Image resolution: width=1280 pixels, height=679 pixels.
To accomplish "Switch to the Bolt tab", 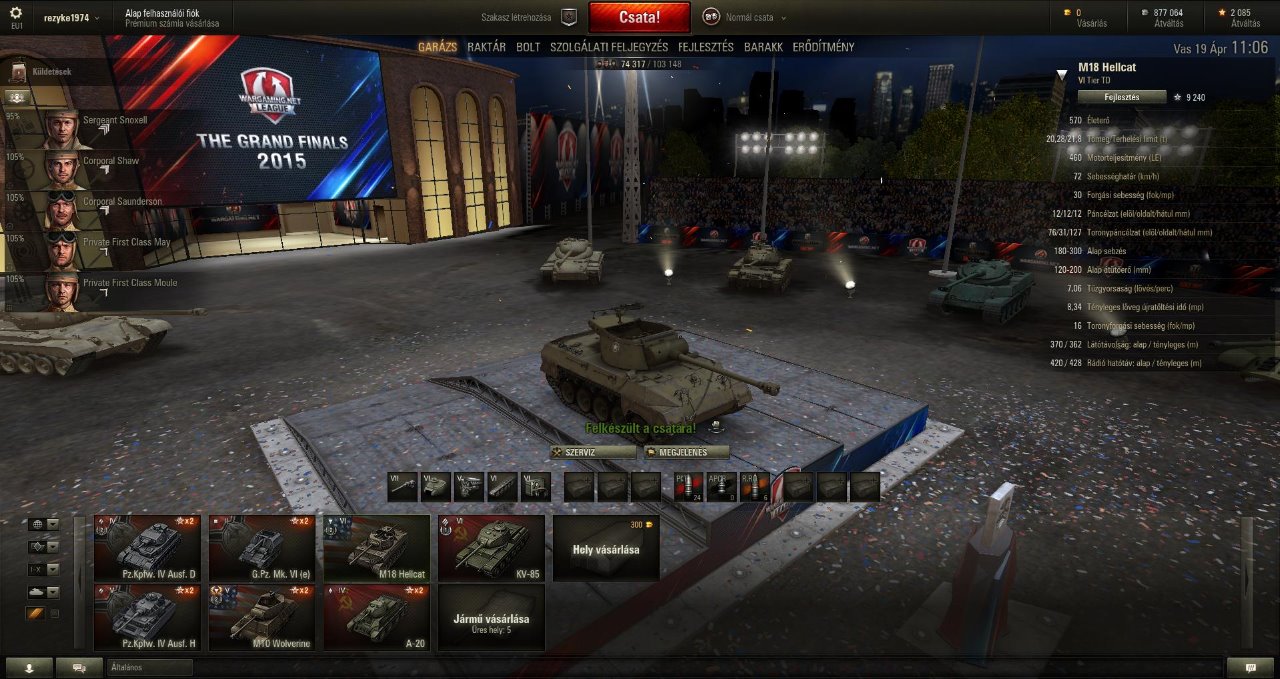I will (x=528, y=47).
